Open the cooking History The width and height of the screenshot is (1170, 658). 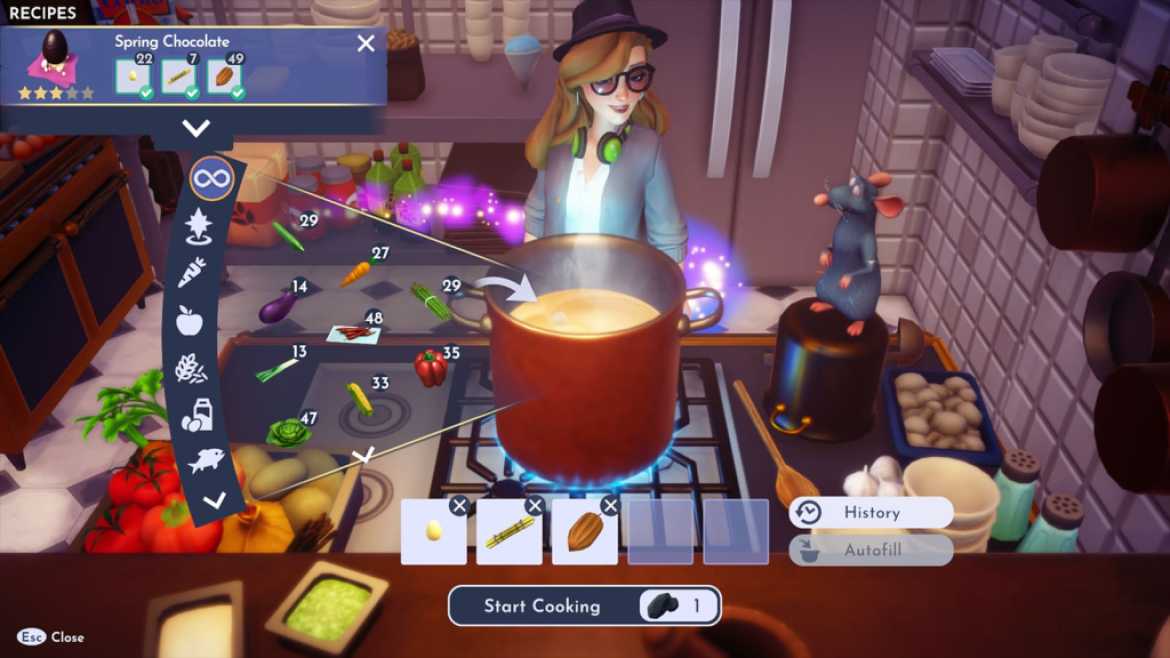point(870,512)
